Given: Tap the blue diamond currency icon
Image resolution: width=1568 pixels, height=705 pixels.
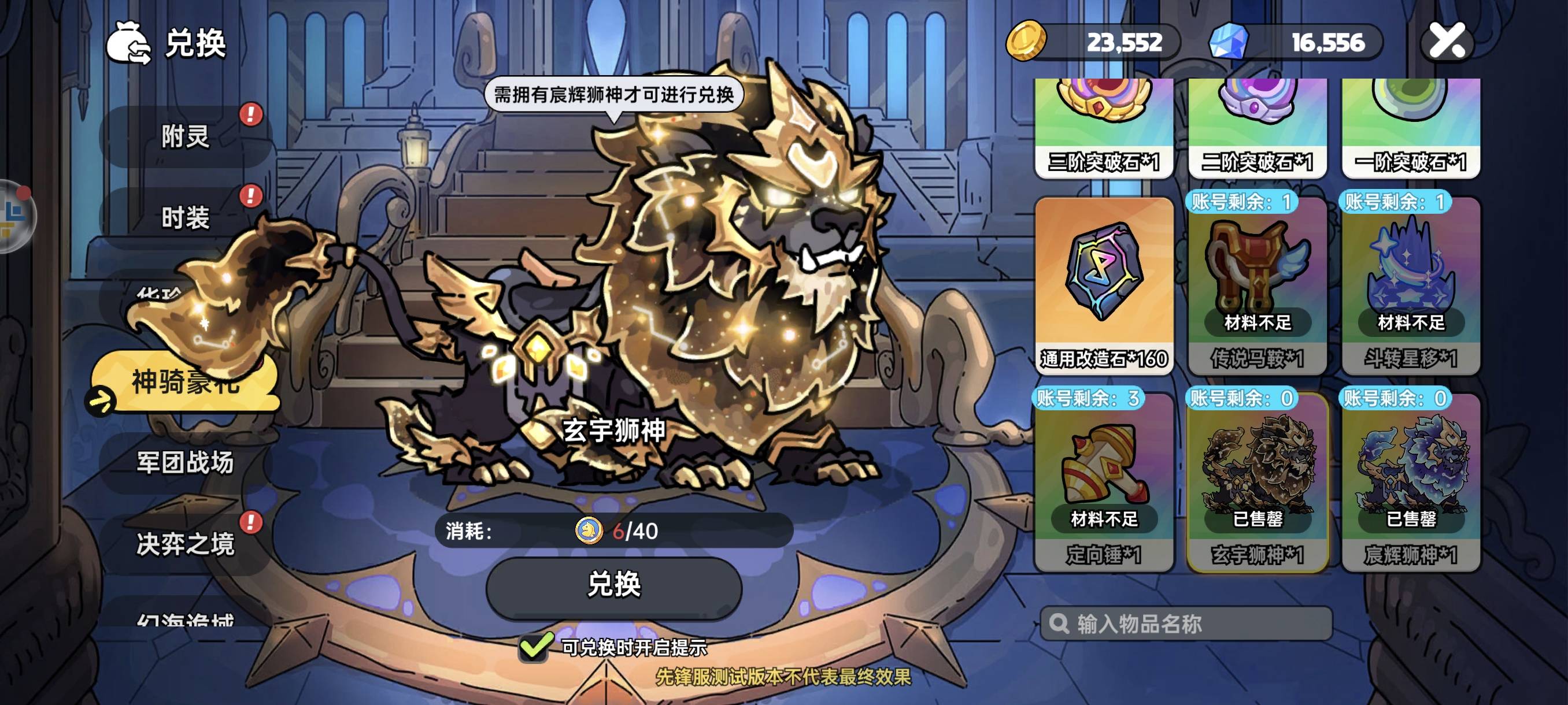Looking at the screenshot, I should pyautogui.click(x=1229, y=42).
